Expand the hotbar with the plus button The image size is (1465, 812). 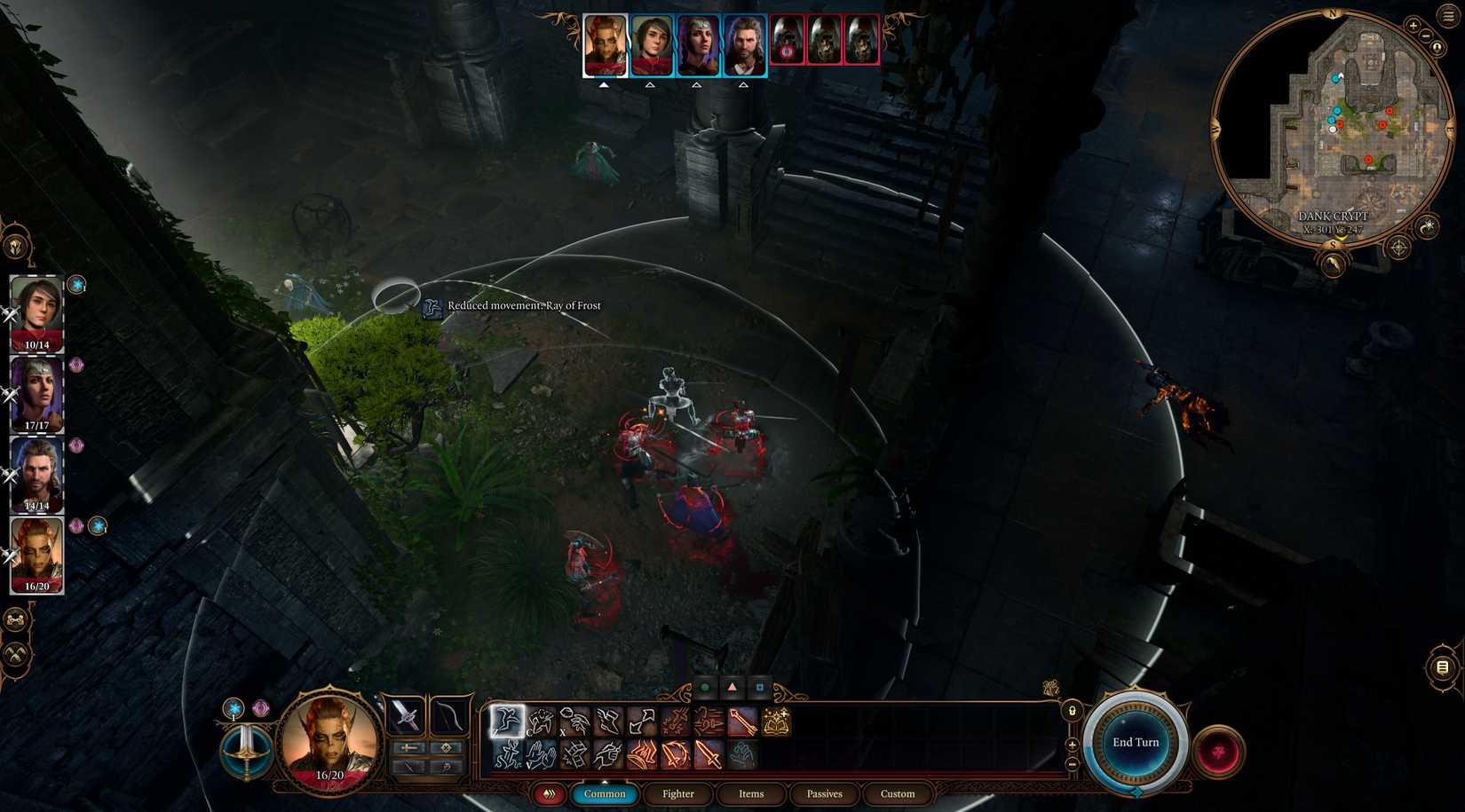(x=1072, y=746)
